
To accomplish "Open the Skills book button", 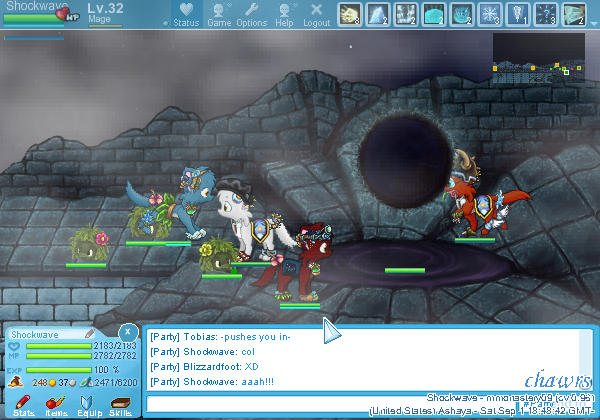I will pos(120,404).
